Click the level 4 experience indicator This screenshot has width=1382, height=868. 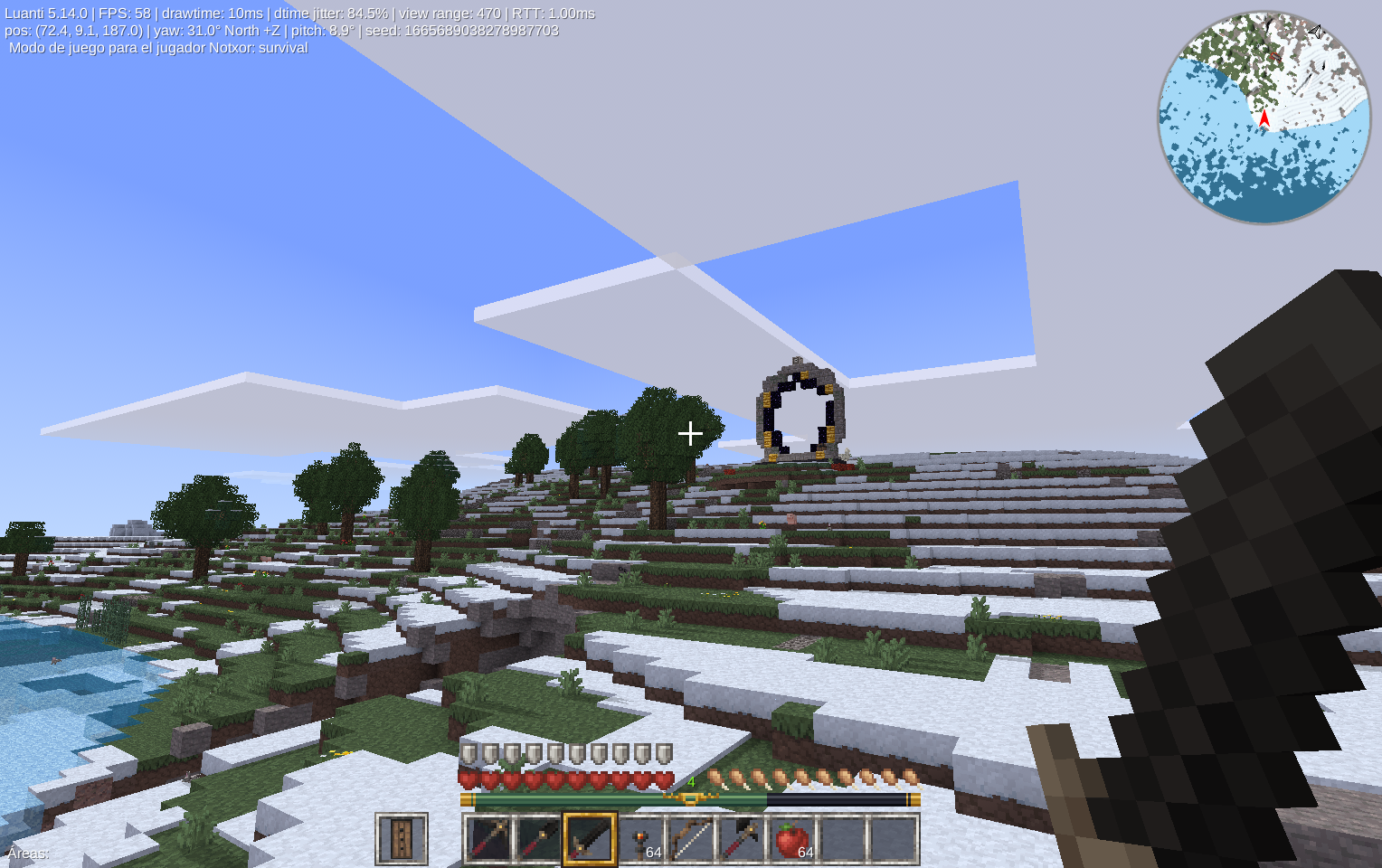[x=691, y=781]
